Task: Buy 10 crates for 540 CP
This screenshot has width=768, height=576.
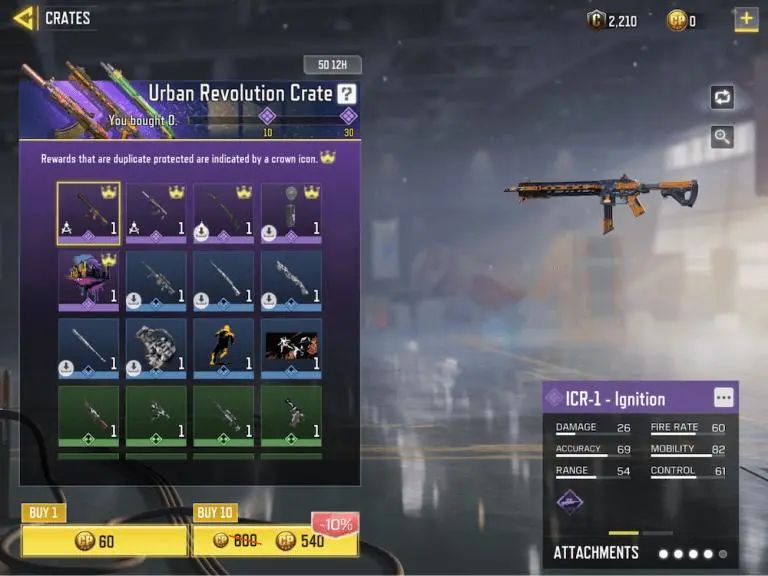Action: 275,541
